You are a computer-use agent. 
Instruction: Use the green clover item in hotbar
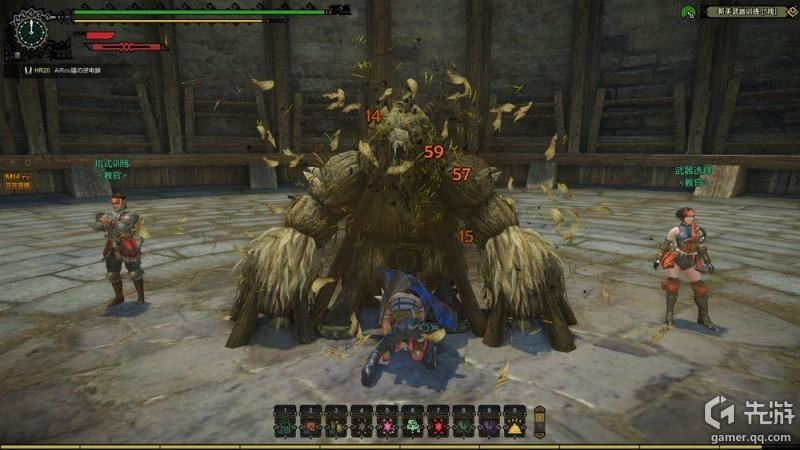click(412, 427)
